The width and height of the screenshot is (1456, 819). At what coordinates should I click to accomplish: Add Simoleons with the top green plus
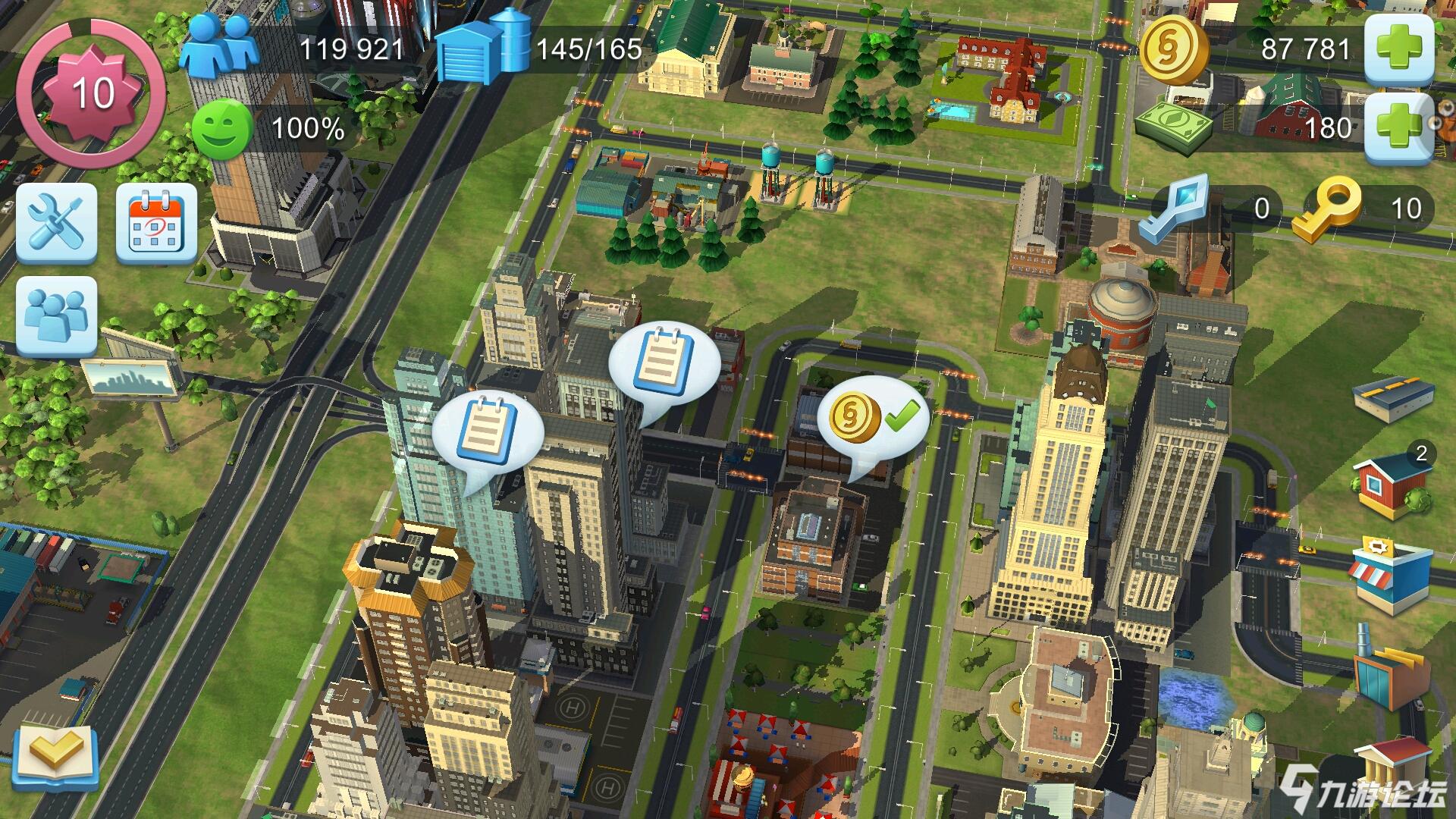tap(1399, 49)
